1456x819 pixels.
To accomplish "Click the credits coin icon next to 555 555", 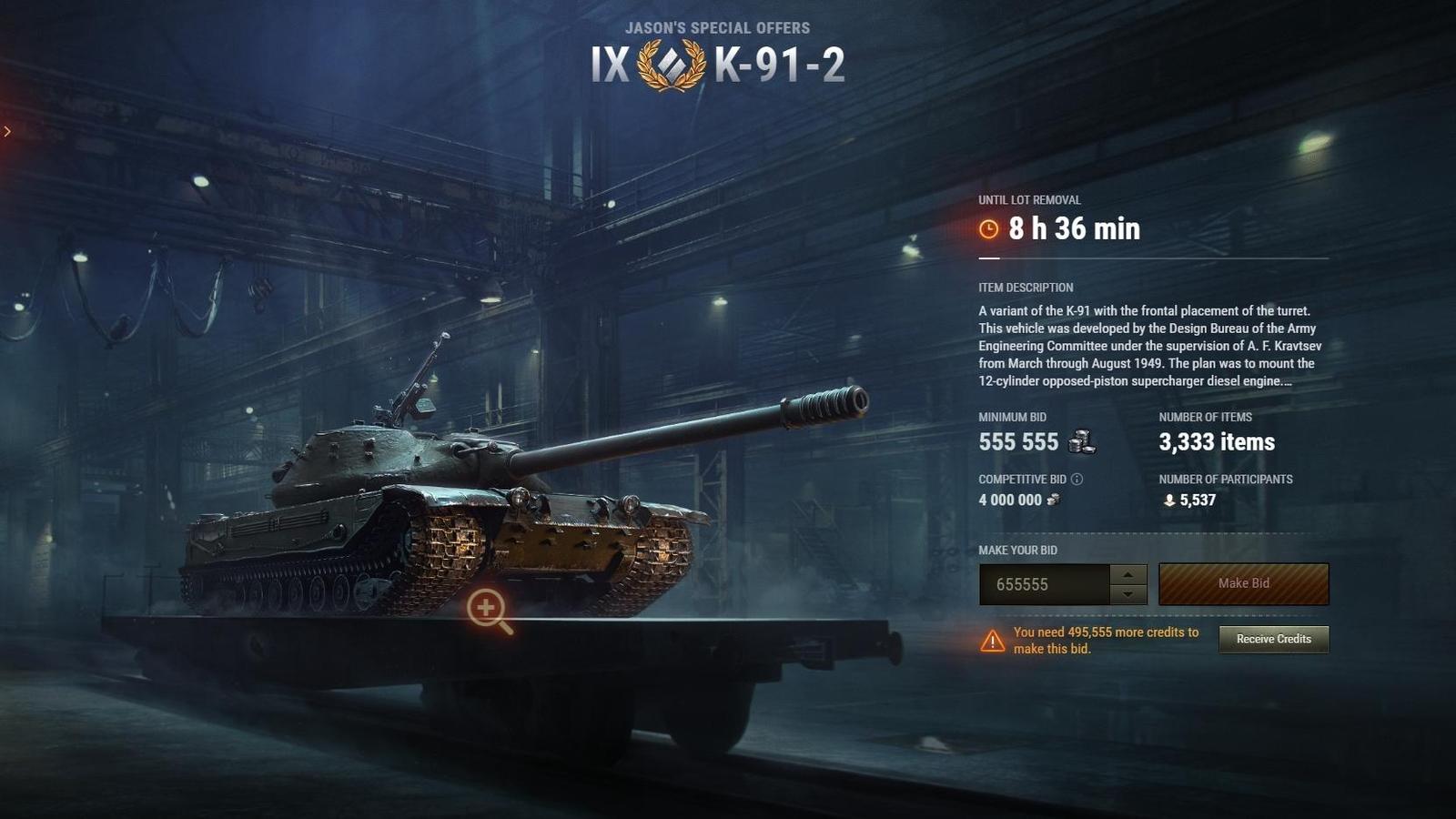I will 1079,443.
